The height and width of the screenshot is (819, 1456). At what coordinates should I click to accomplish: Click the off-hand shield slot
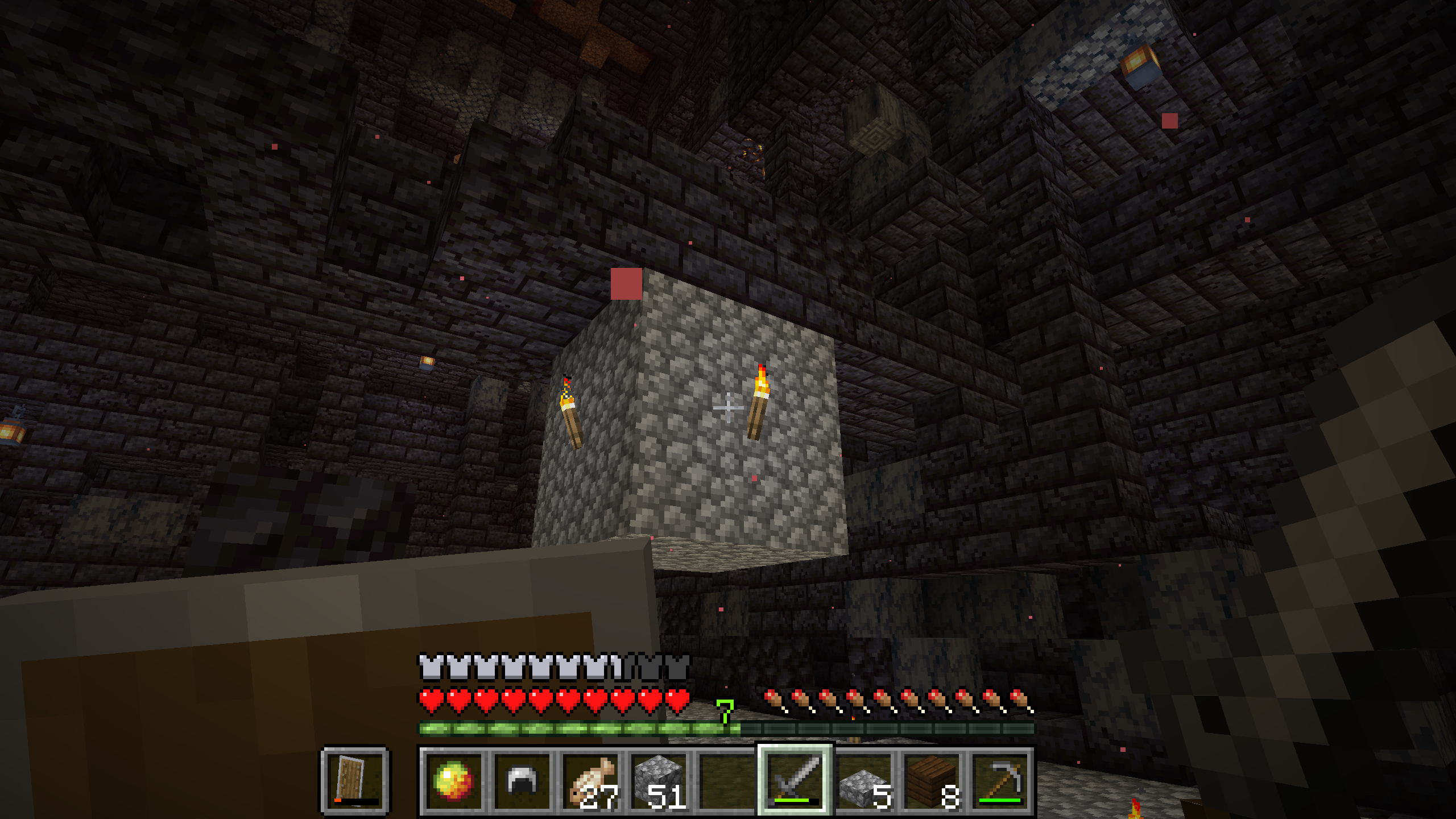tap(355, 780)
